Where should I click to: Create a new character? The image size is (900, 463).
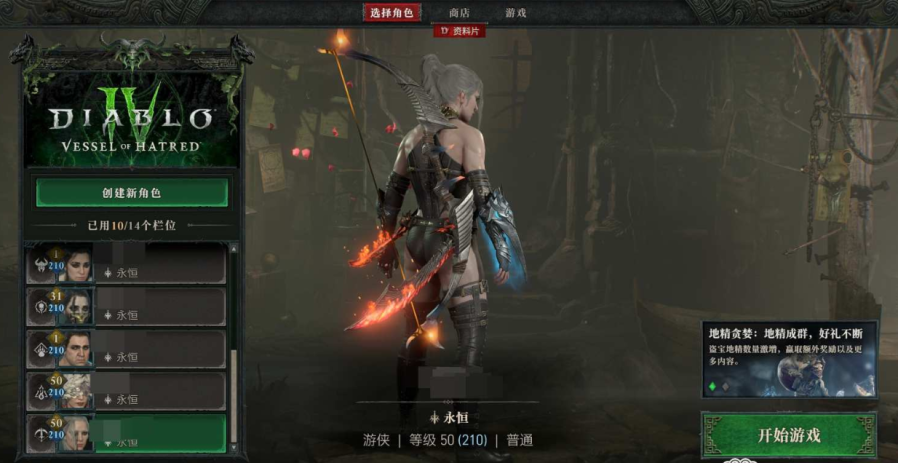tap(131, 192)
